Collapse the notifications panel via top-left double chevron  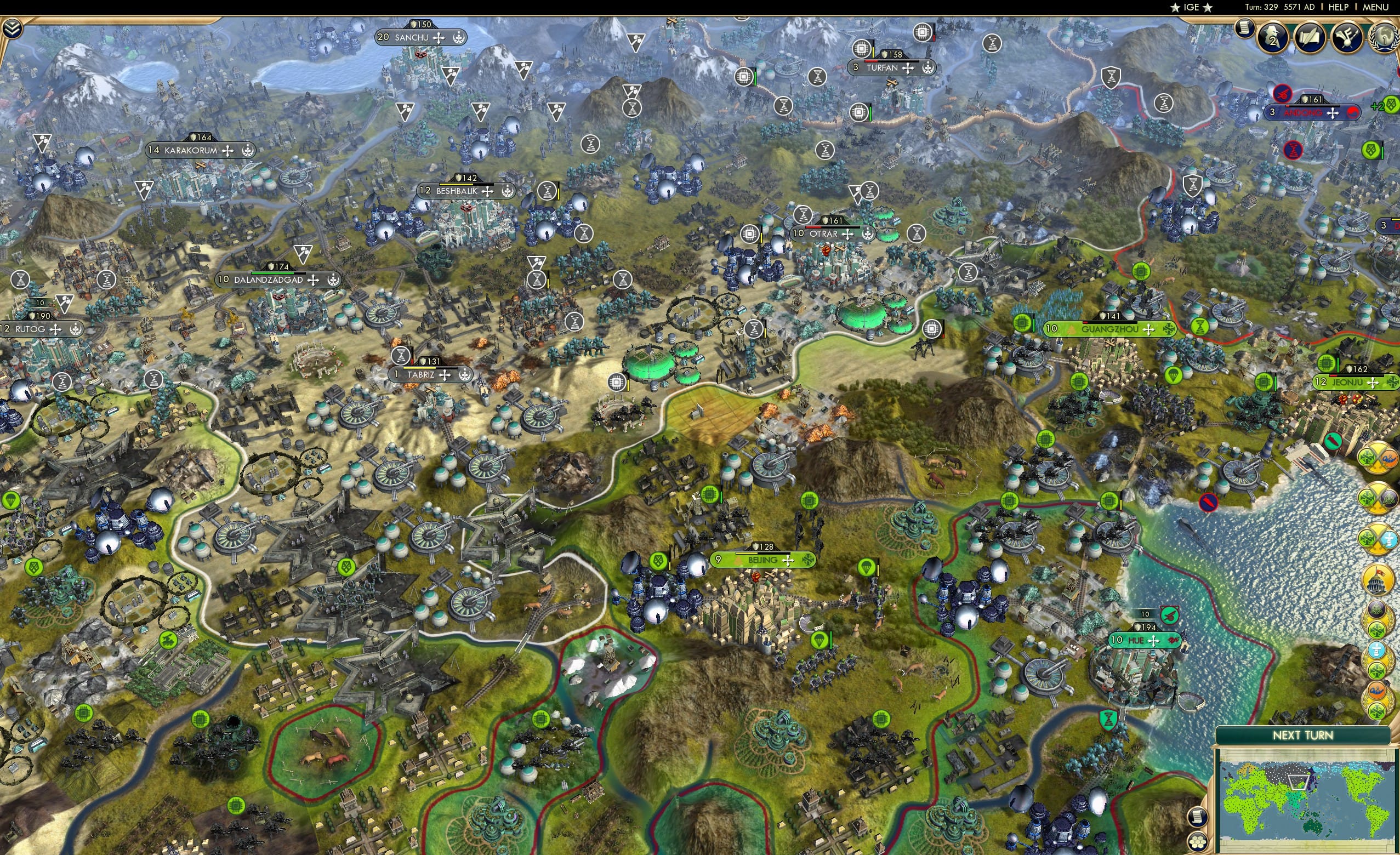pyautogui.click(x=12, y=27)
